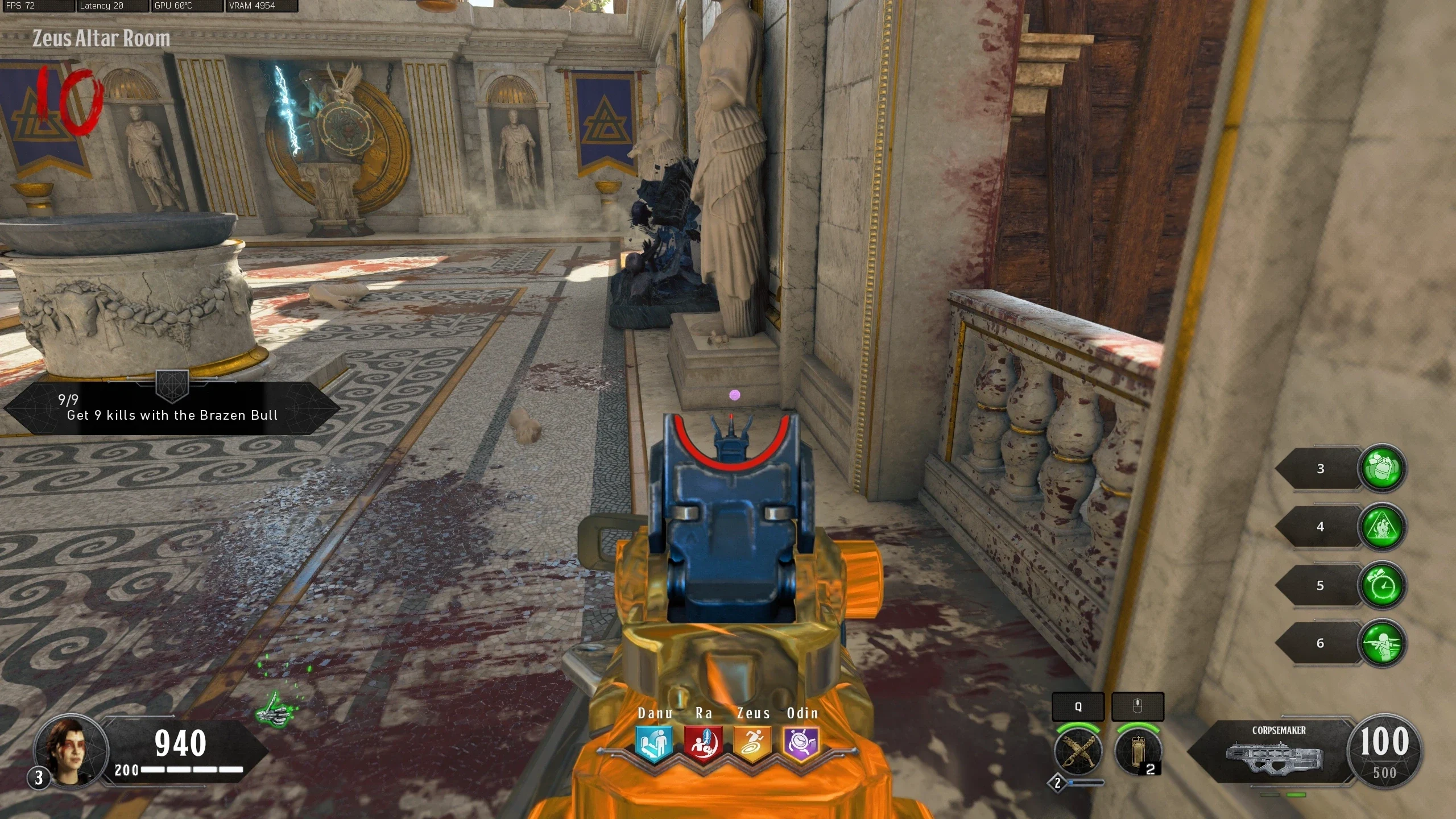Activate the crossed-swords special weapon icon
Screen dimensions: 1456x819
pyautogui.click(x=1077, y=751)
